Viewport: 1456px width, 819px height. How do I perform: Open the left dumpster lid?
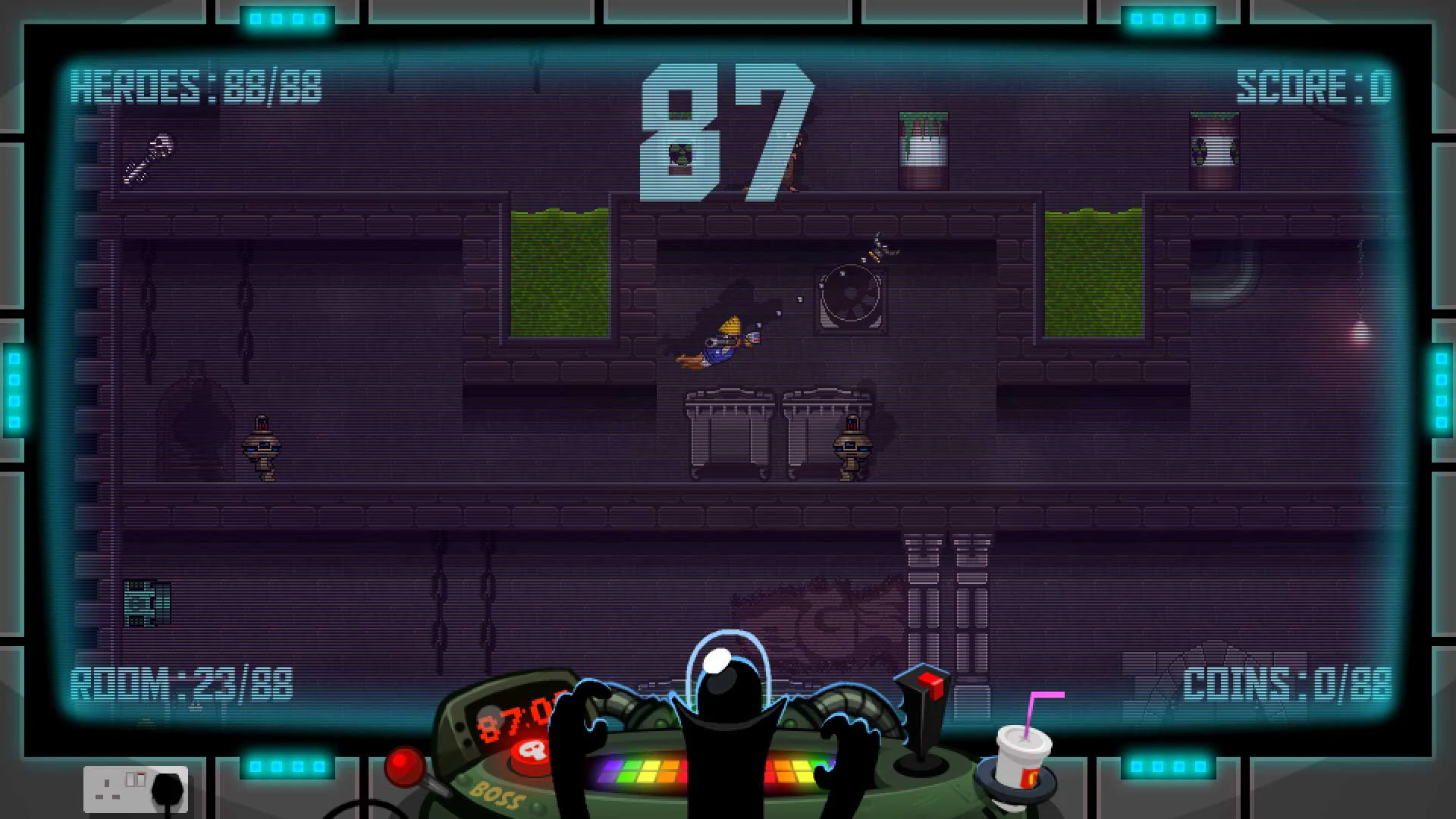tap(726, 394)
